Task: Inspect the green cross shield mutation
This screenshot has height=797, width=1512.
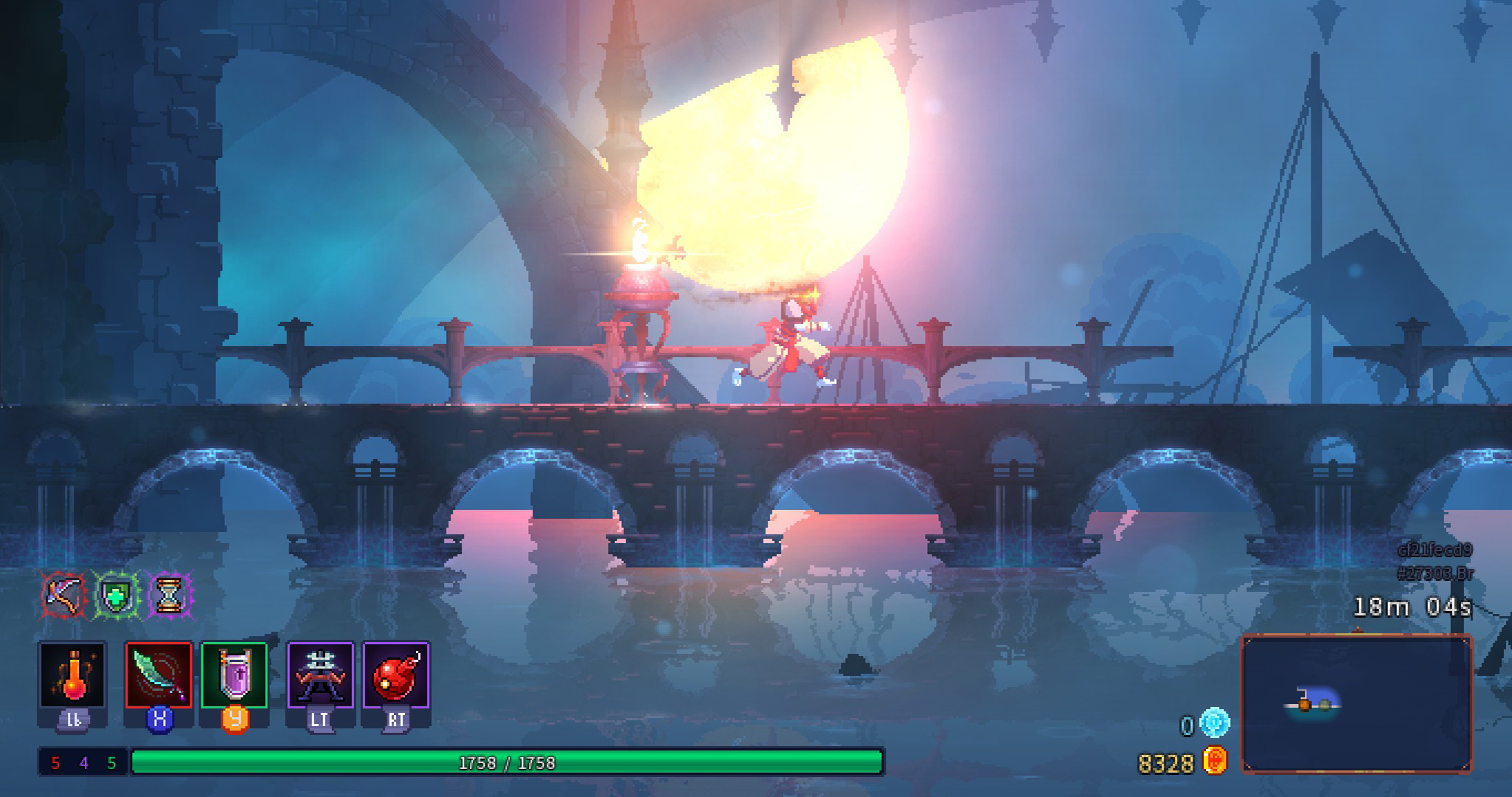Action: click(117, 595)
